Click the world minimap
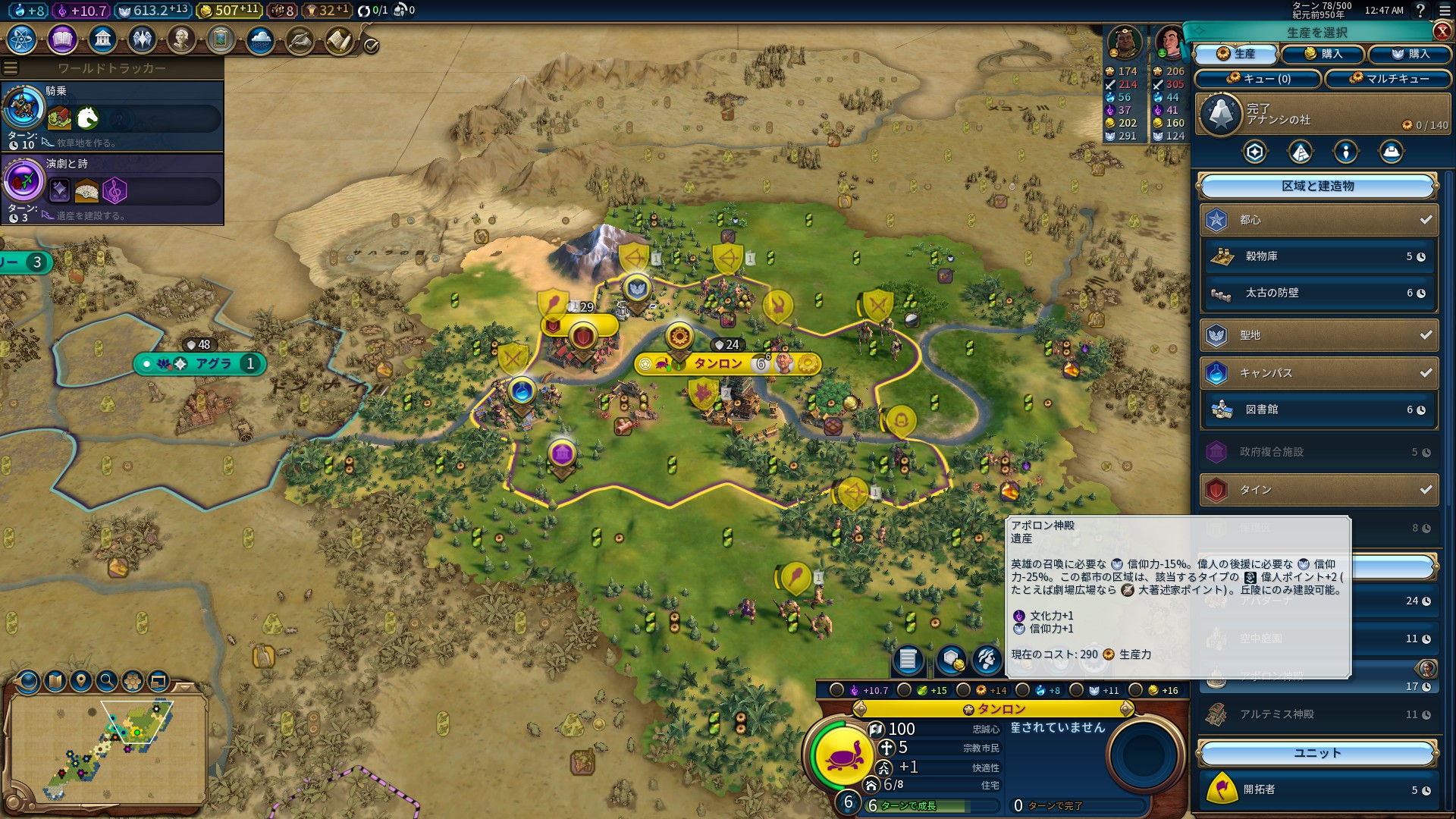 108,747
